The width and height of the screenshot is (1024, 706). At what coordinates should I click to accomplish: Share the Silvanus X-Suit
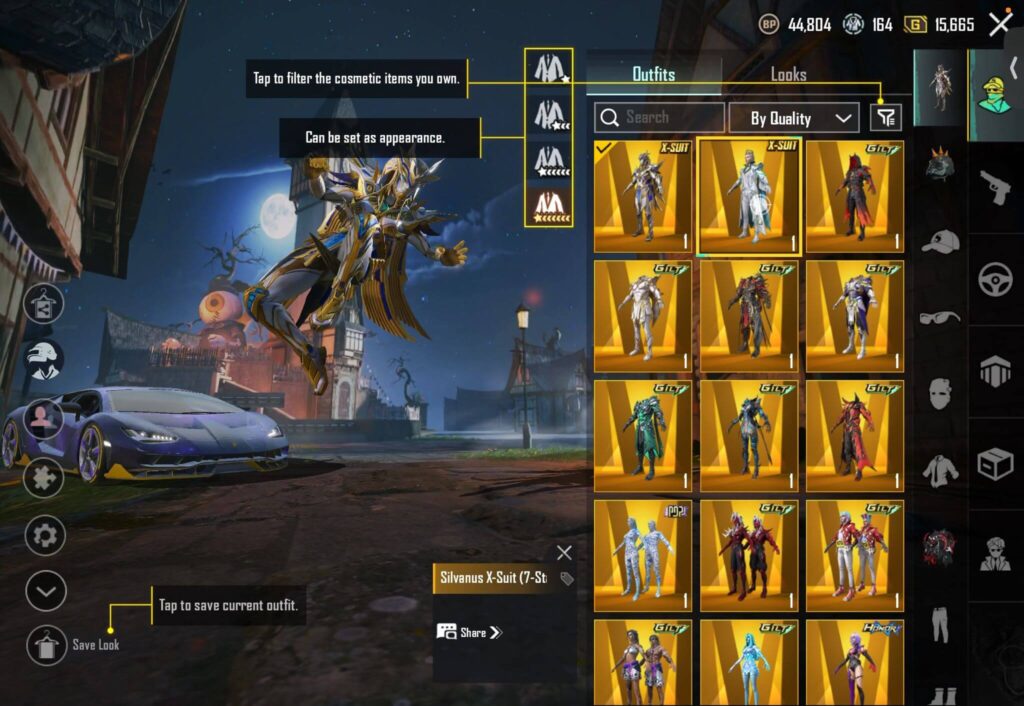click(469, 632)
